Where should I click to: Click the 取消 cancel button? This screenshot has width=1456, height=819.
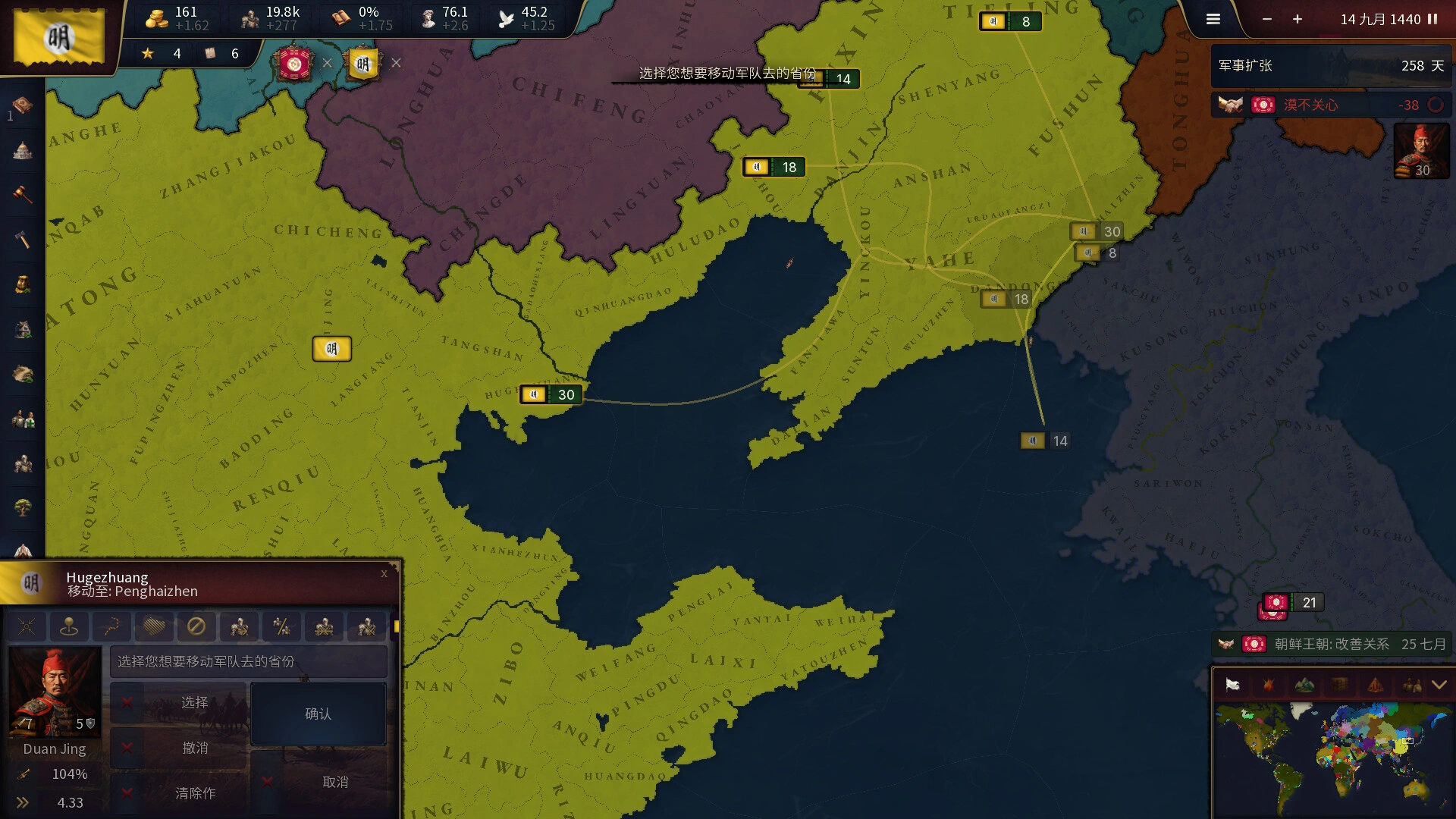(336, 781)
